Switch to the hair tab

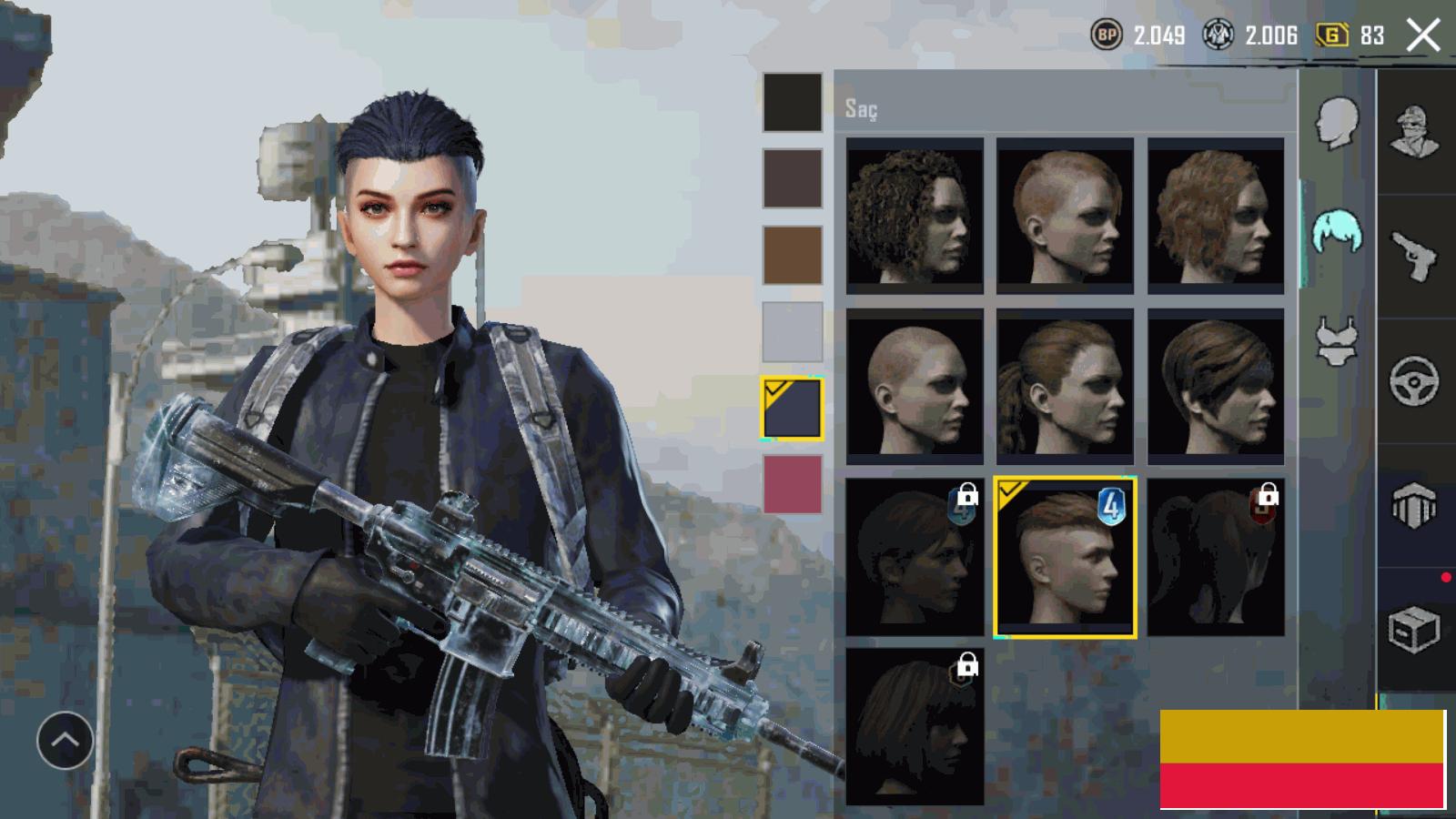(x=1337, y=231)
